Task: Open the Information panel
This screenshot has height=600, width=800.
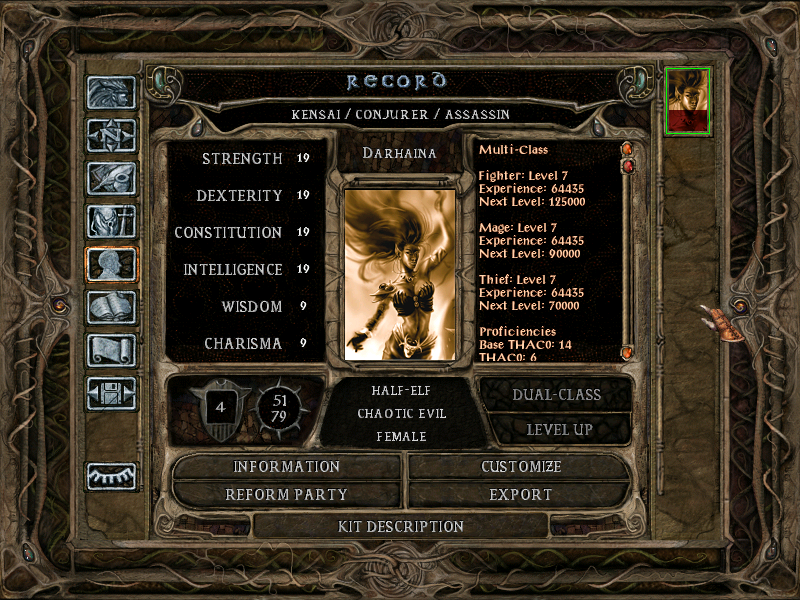Action: click(x=287, y=467)
